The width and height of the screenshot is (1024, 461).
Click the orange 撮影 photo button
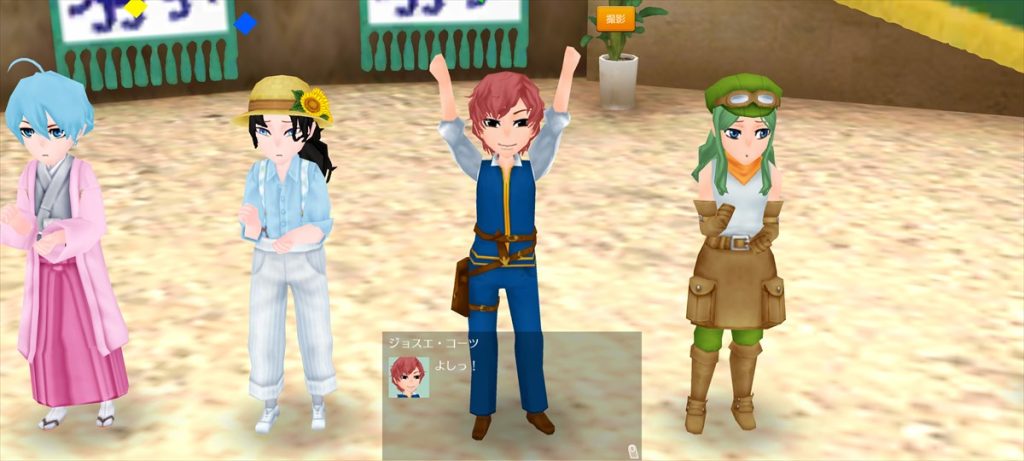coord(616,19)
